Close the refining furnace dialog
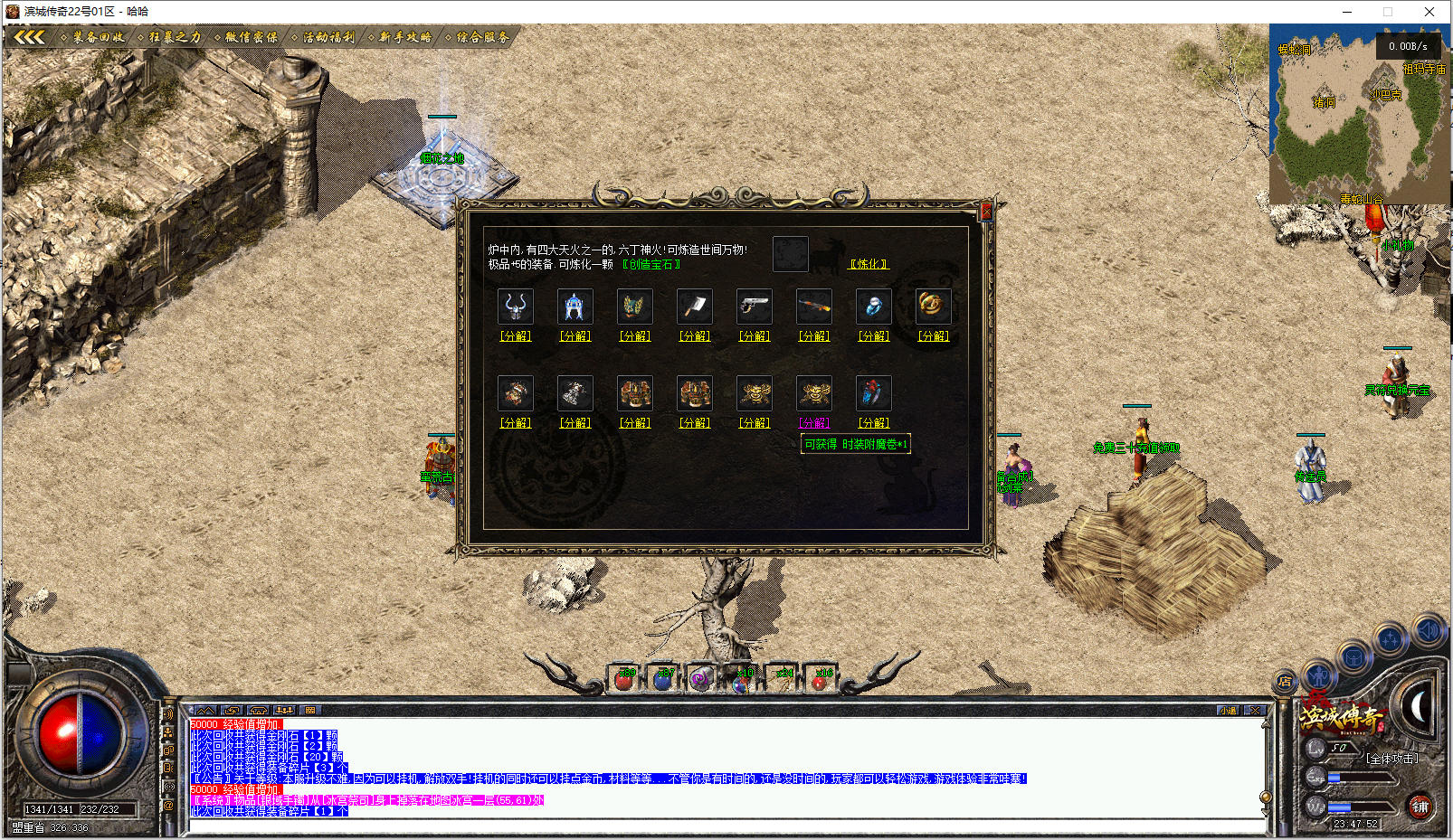The height and width of the screenshot is (840, 1453). pyautogui.click(x=986, y=211)
